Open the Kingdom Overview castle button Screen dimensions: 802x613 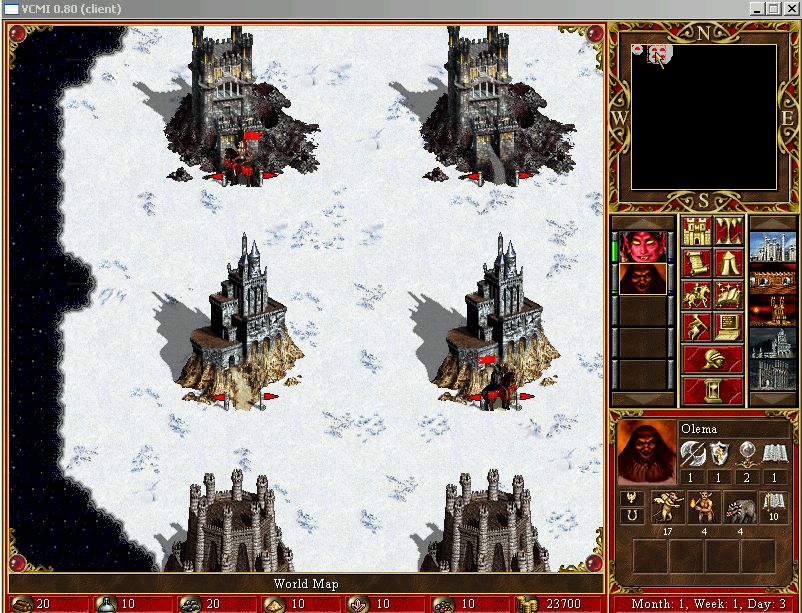click(x=695, y=232)
